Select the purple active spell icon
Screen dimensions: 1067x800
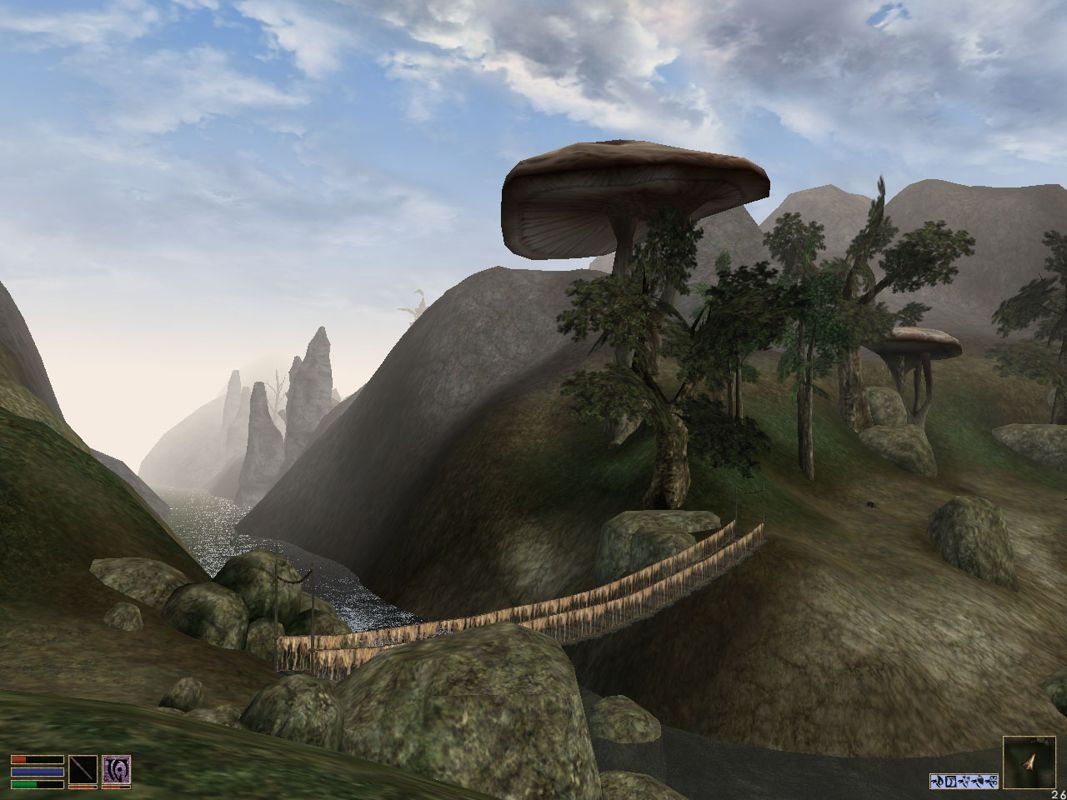point(116,771)
